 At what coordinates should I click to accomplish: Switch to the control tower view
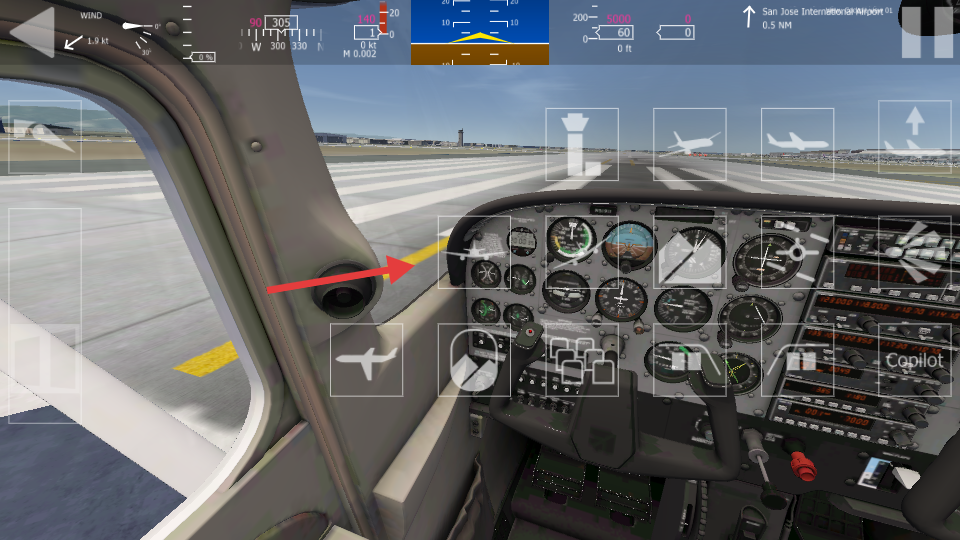[582, 144]
